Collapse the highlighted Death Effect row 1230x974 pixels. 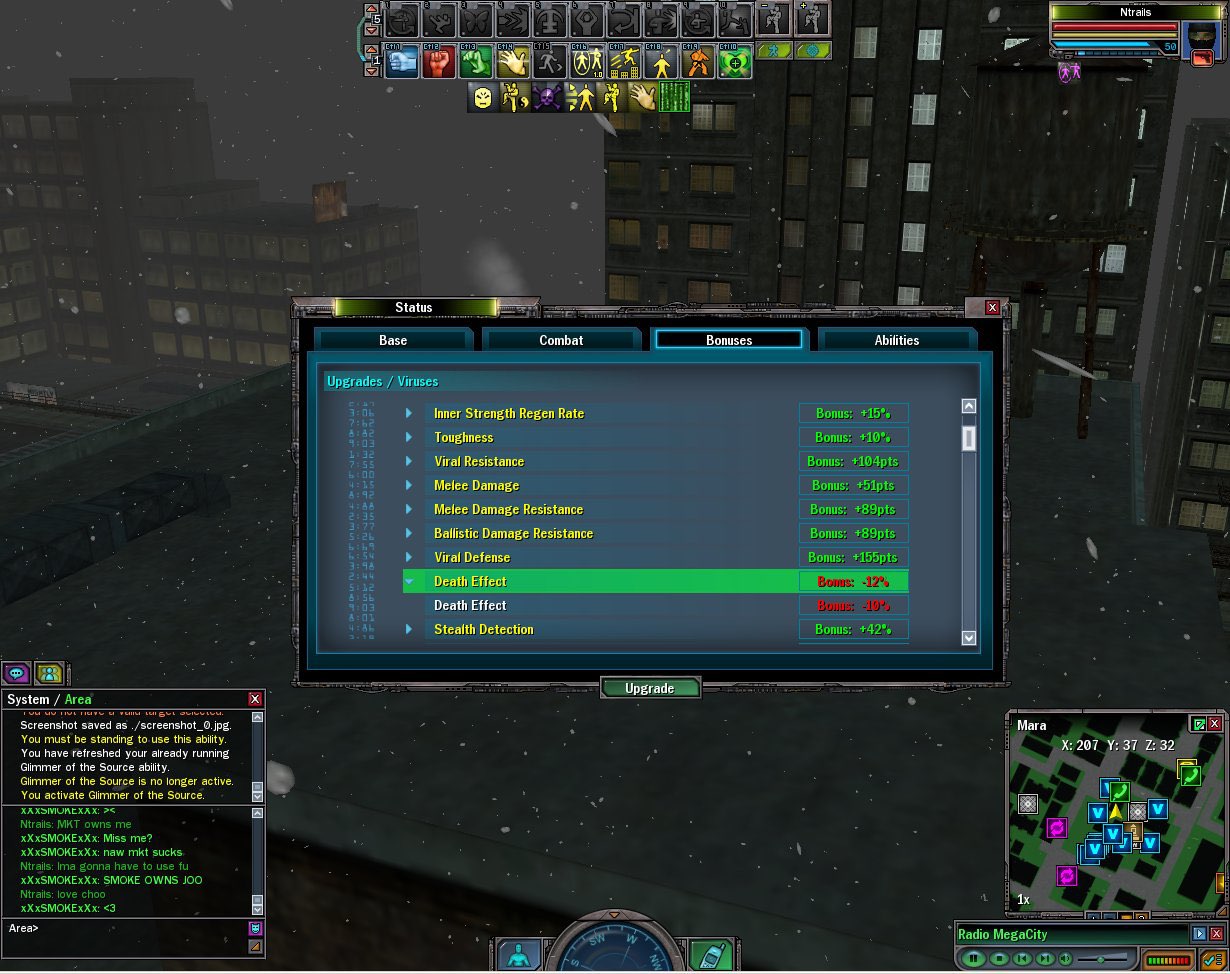(x=409, y=581)
